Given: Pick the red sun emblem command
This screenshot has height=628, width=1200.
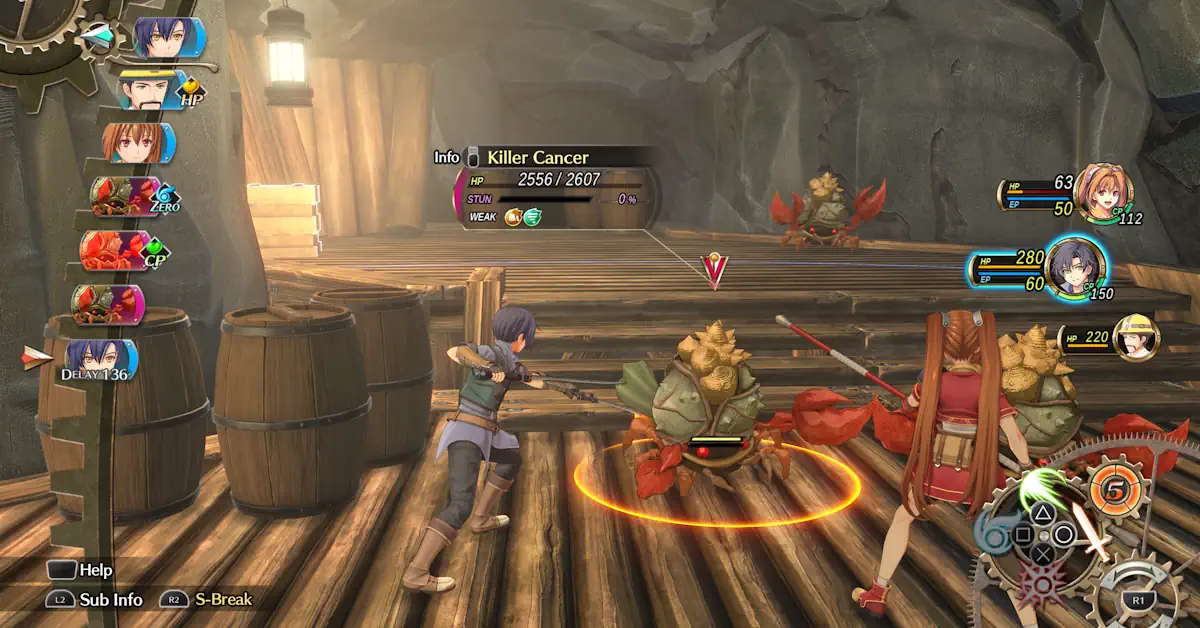Looking at the screenshot, I should point(1043,583).
